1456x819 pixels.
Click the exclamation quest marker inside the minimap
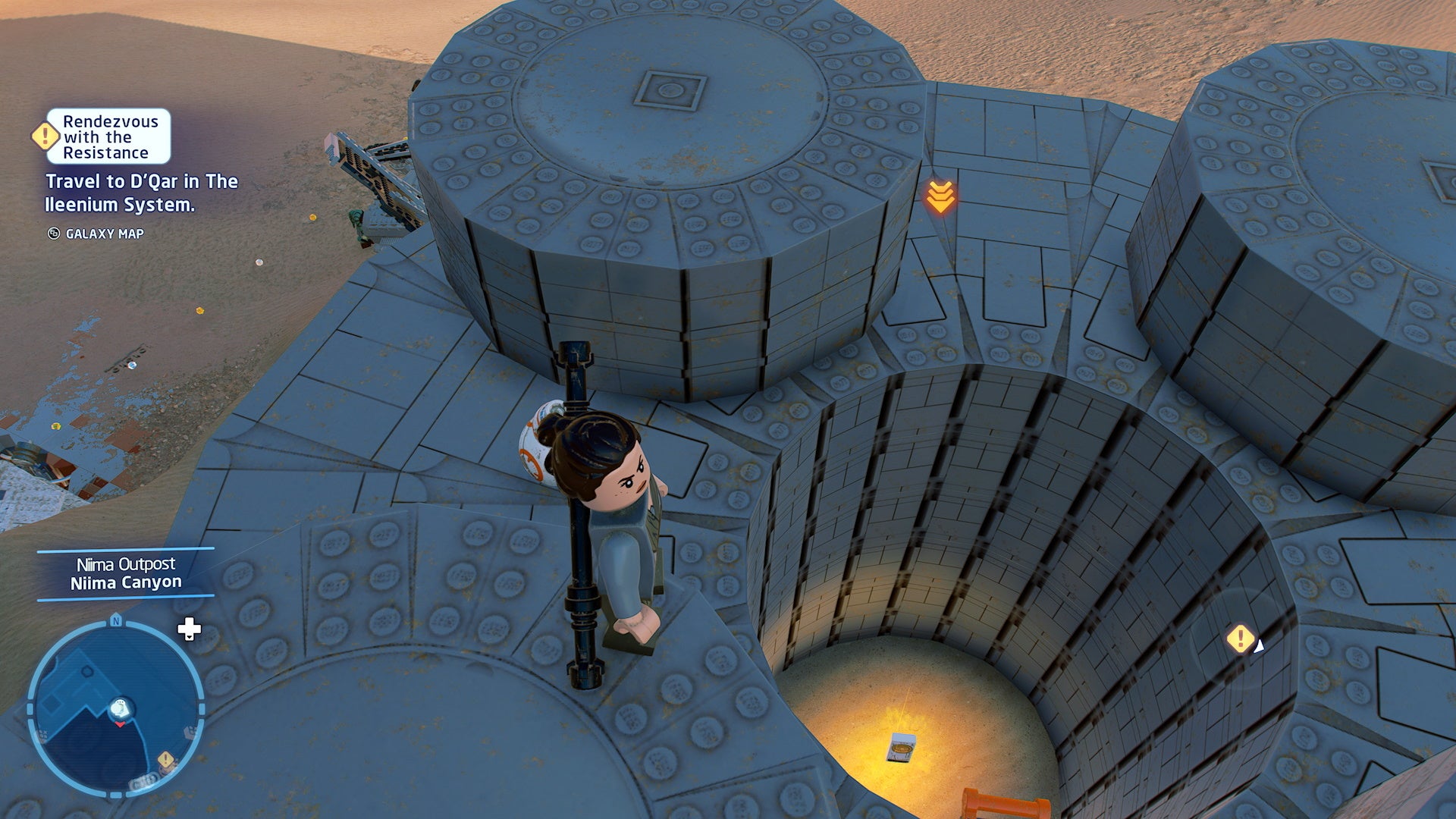click(165, 759)
